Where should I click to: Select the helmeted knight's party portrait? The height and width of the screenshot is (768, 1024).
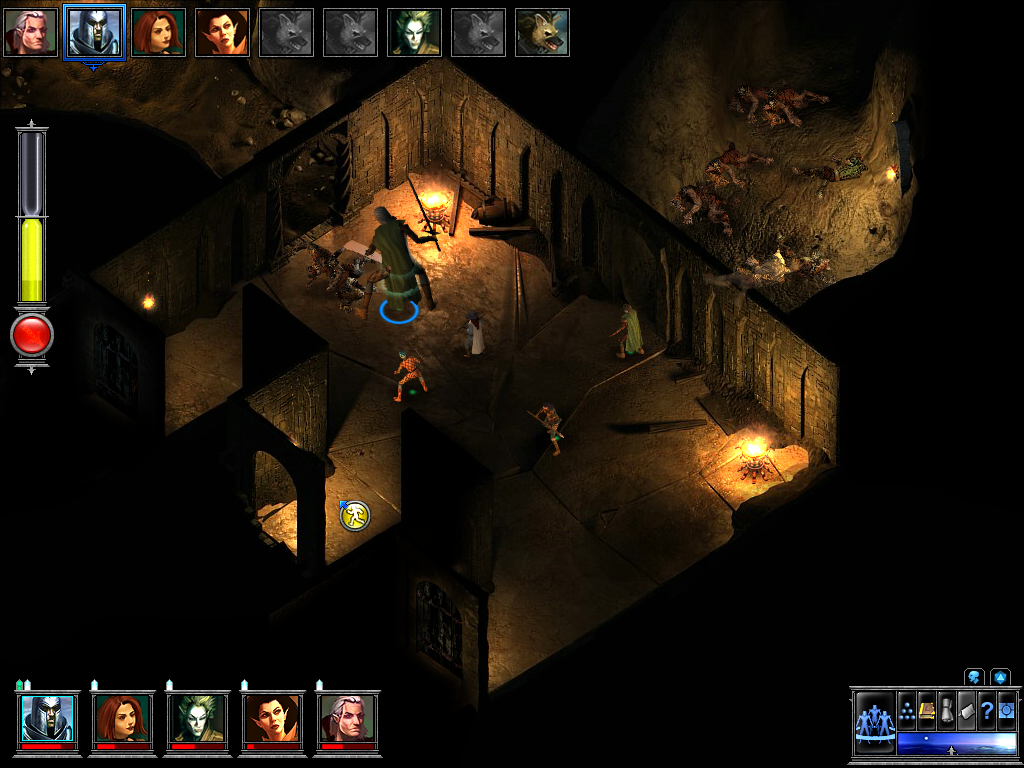[48, 718]
